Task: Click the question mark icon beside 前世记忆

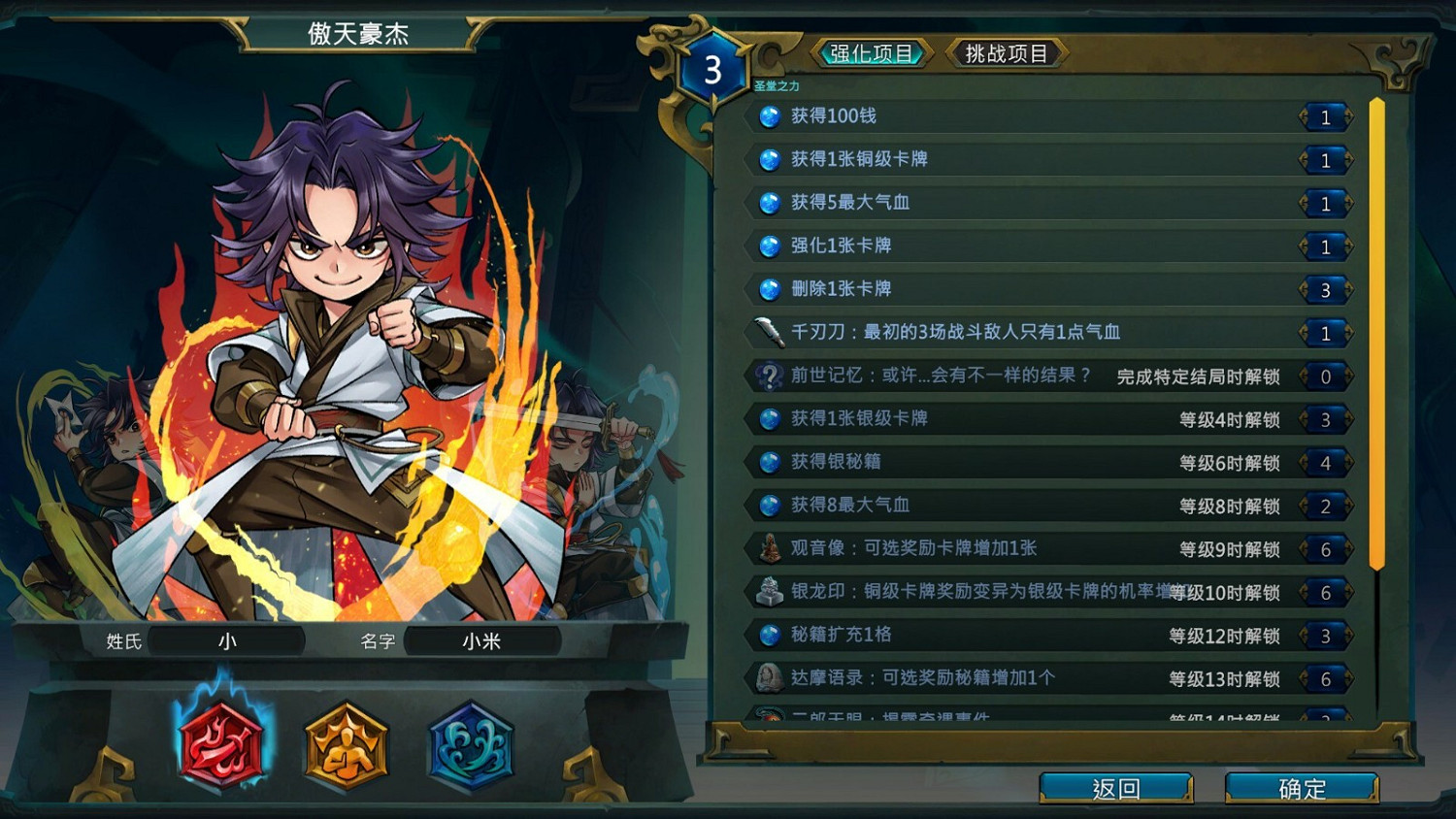Action: pos(768,376)
